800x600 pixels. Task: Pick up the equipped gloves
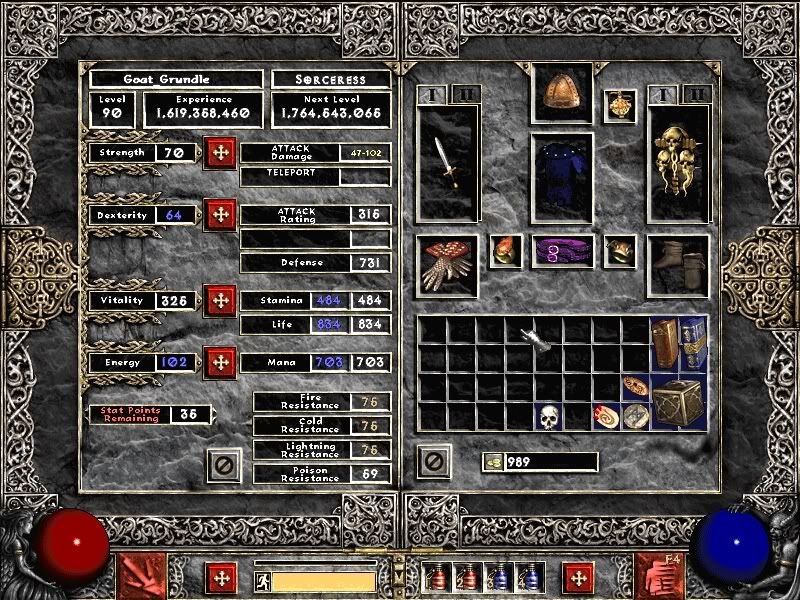click(446, 265)
